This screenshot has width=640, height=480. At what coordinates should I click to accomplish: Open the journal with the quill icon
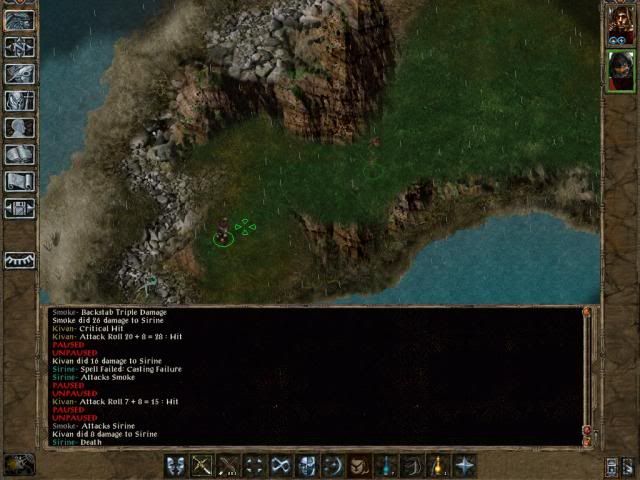(x=20, y=73)
